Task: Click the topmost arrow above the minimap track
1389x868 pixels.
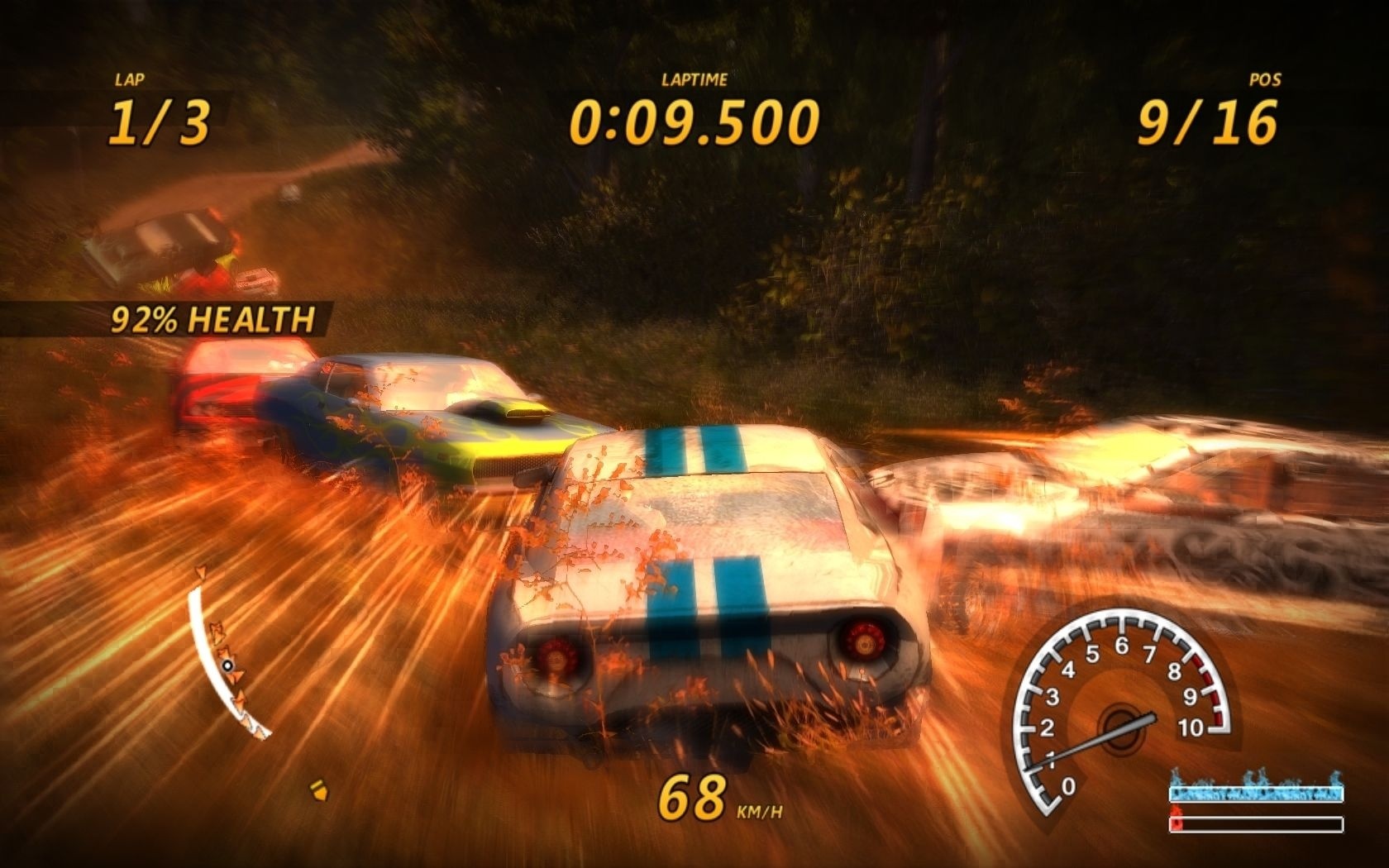Action: [x=201, y=570]
